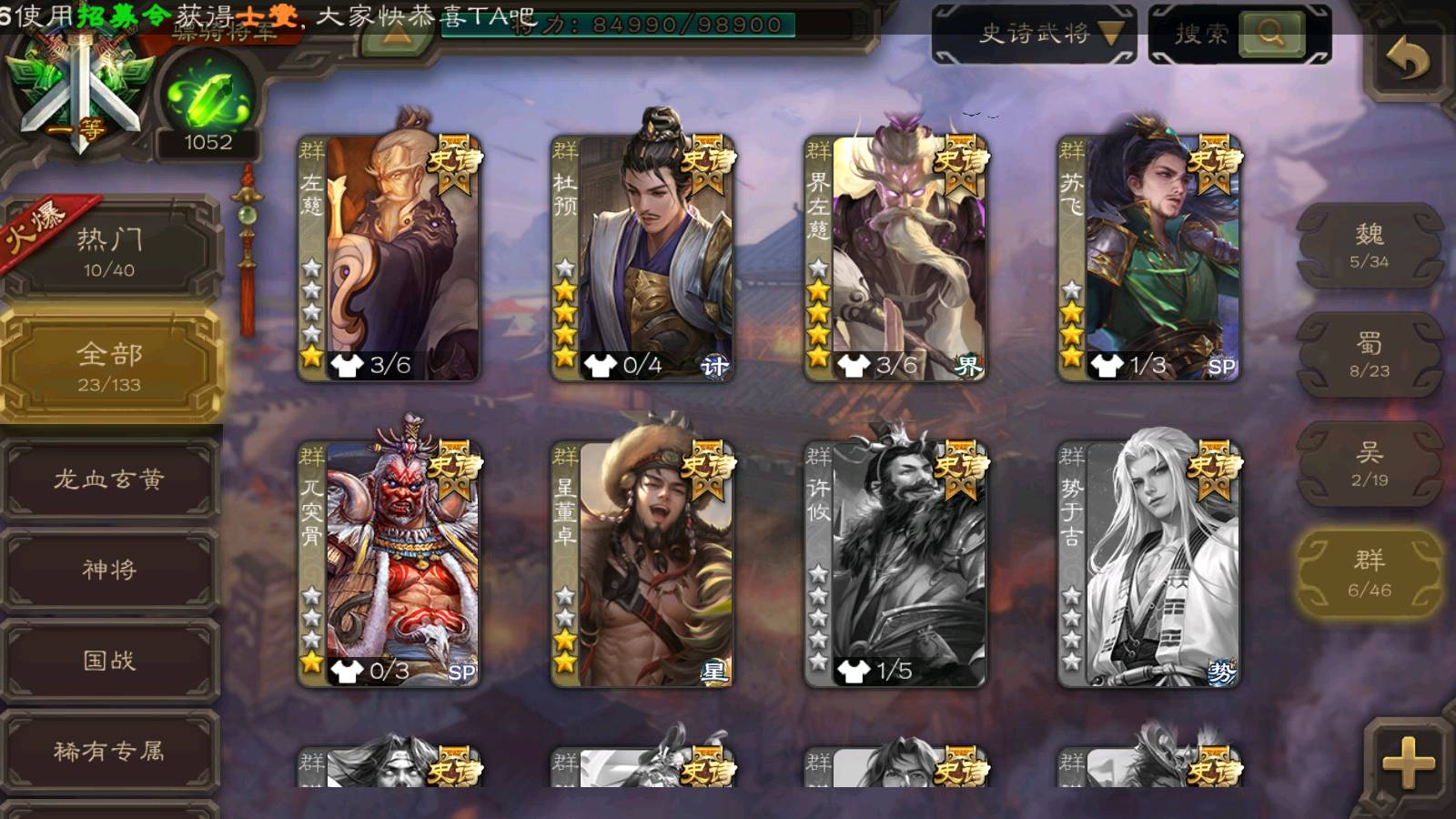Viewport: 1456px width, 819px height.
Task: Select the 兀突骨 general card
Action: click(389, 564)
